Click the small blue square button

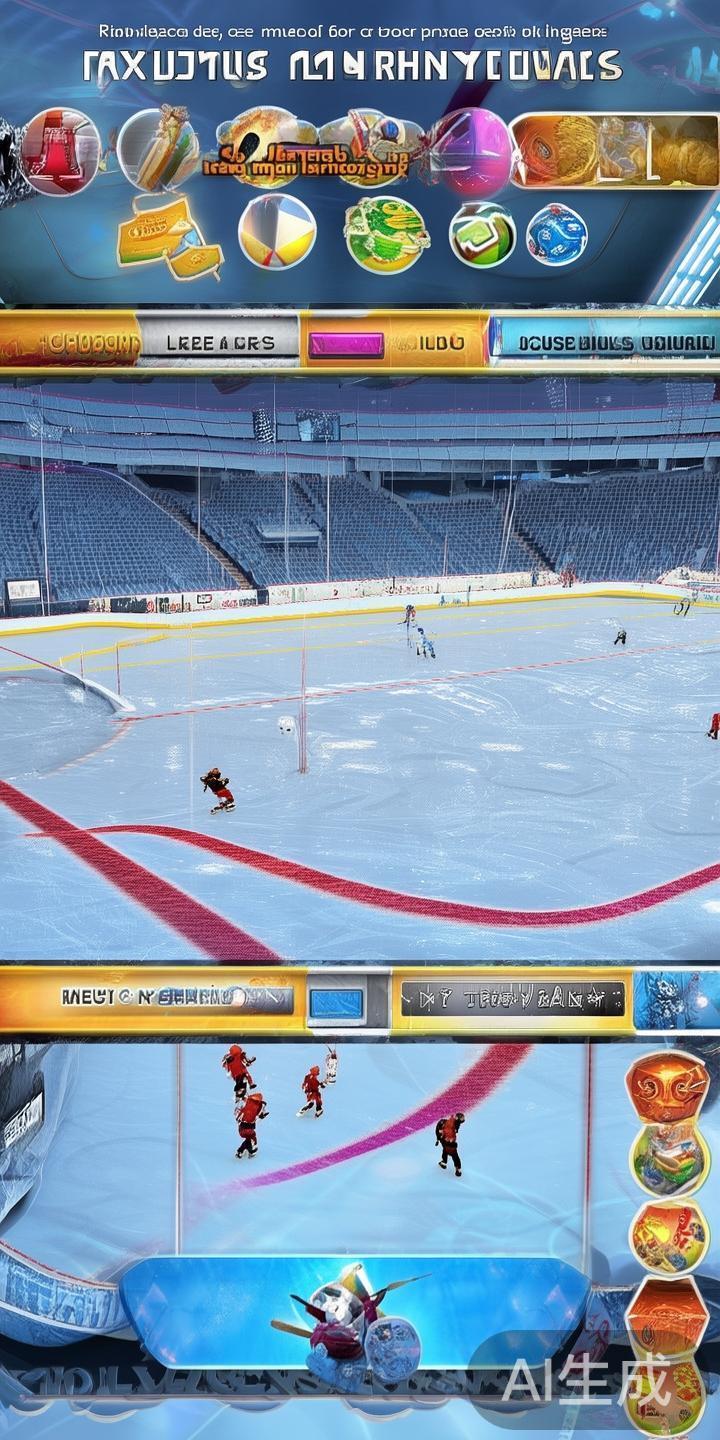[x=336, y=1002]
